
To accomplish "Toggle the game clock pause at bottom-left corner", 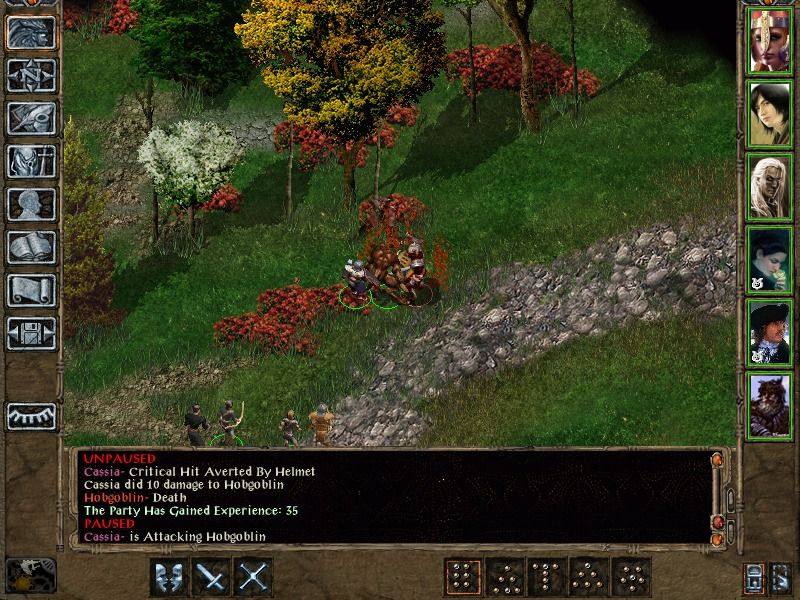I will [30, 575].
